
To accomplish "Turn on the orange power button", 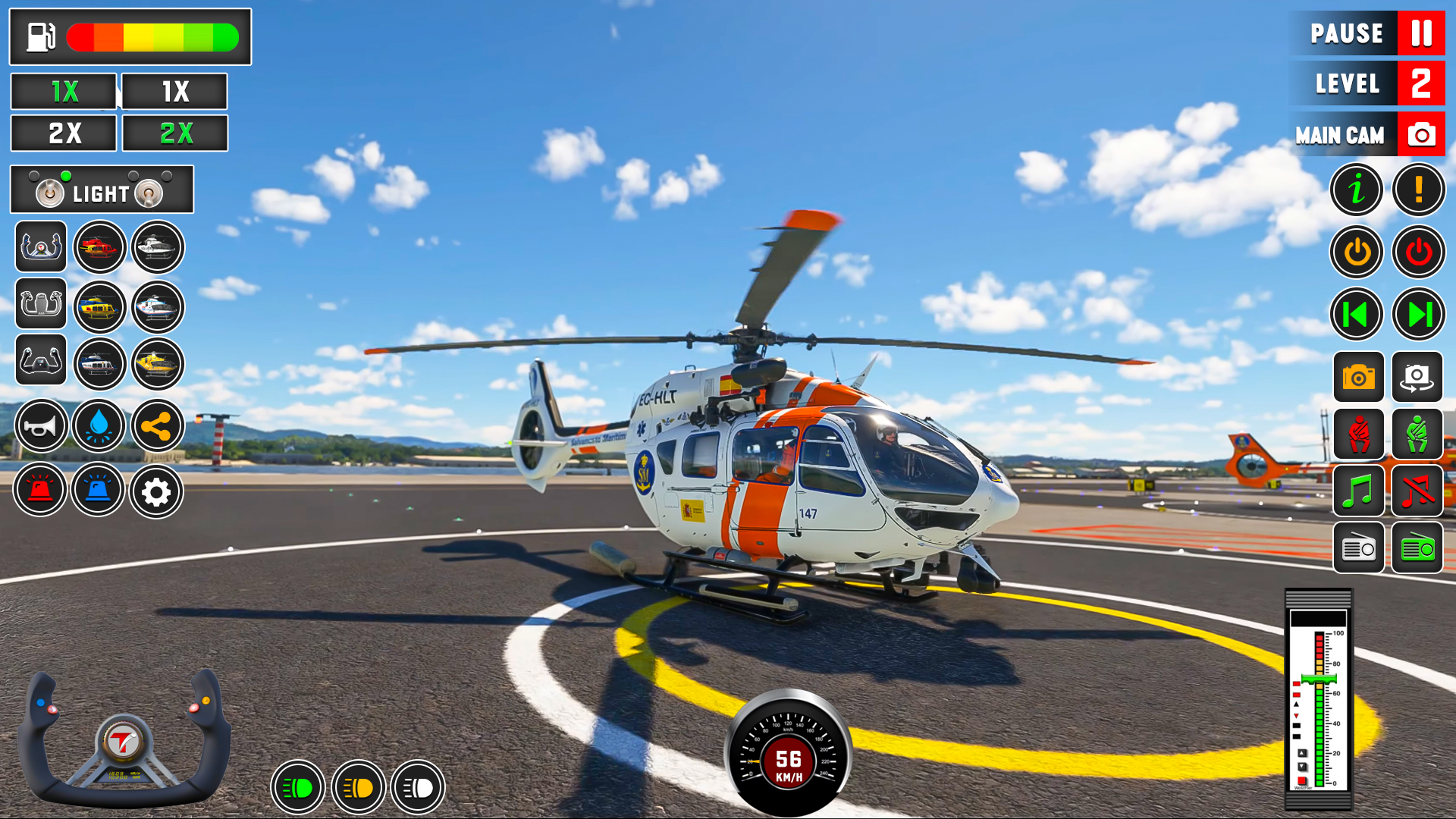I will tap(1357, 252).
